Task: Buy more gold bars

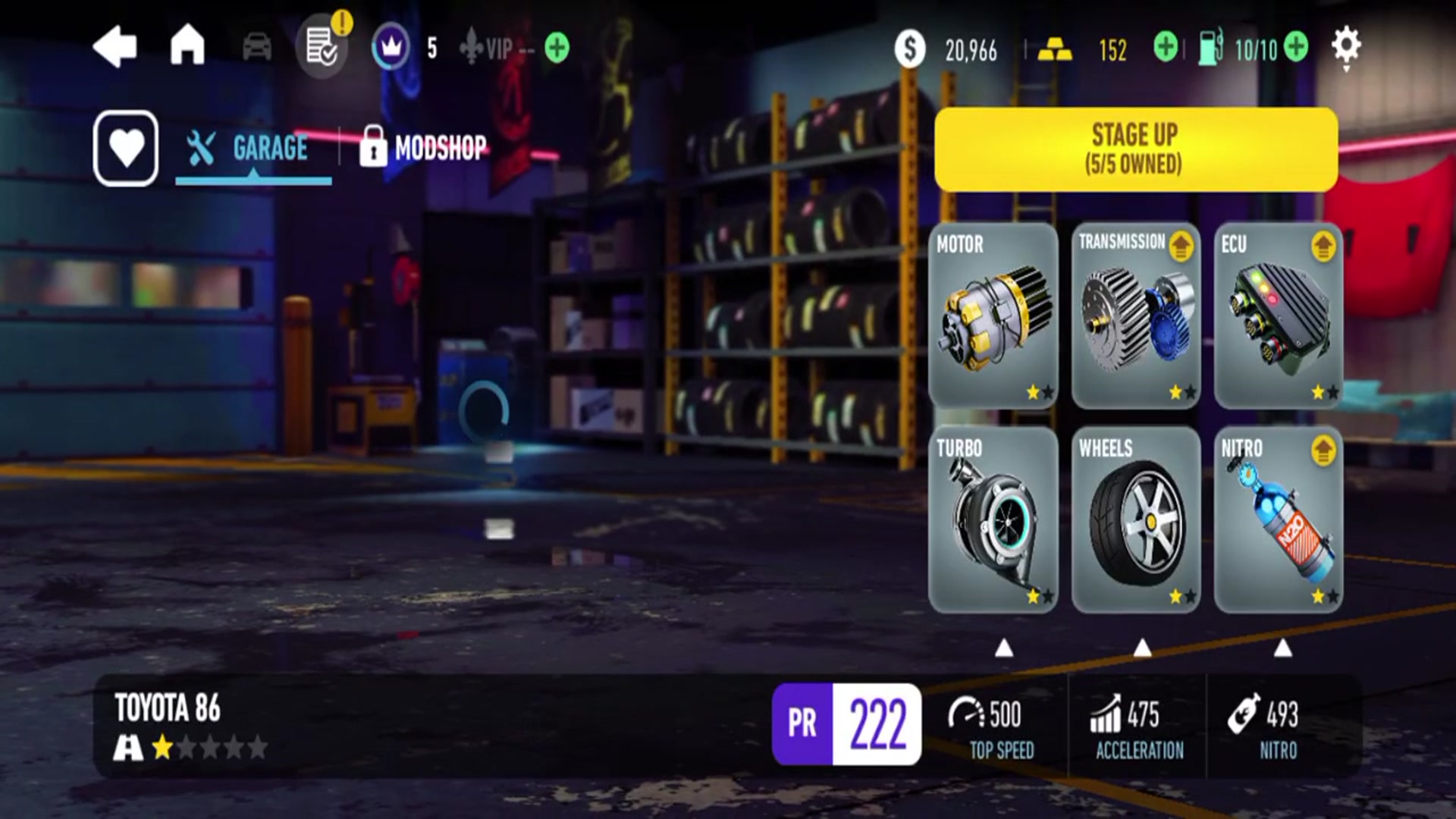Action: coord(1166,48)
